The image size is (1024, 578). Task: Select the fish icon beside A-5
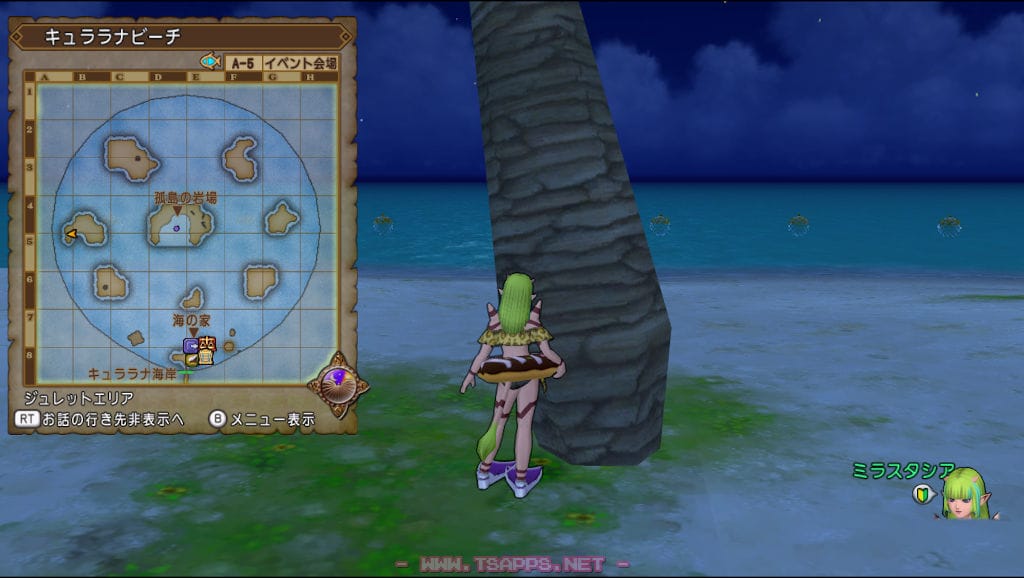[x=210, y=62]
